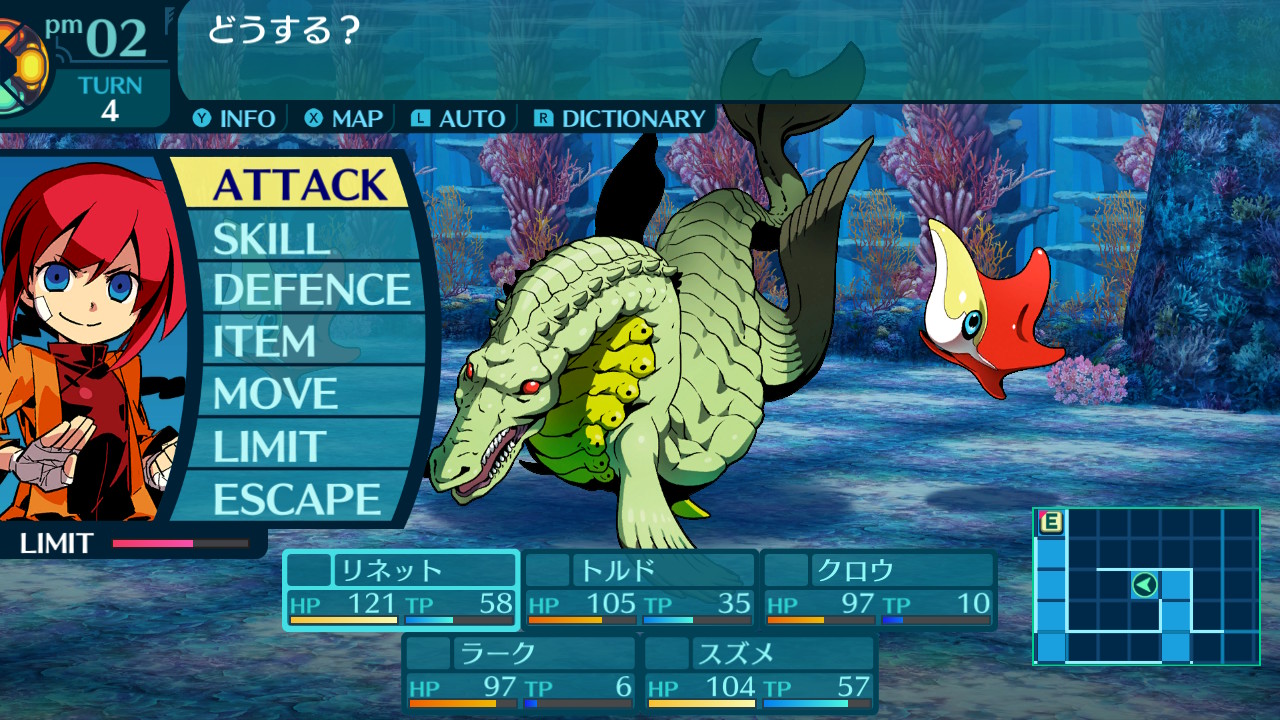Select party member ラーク panel
This screenshot has width=1280, height=720.
coord(520,673)
